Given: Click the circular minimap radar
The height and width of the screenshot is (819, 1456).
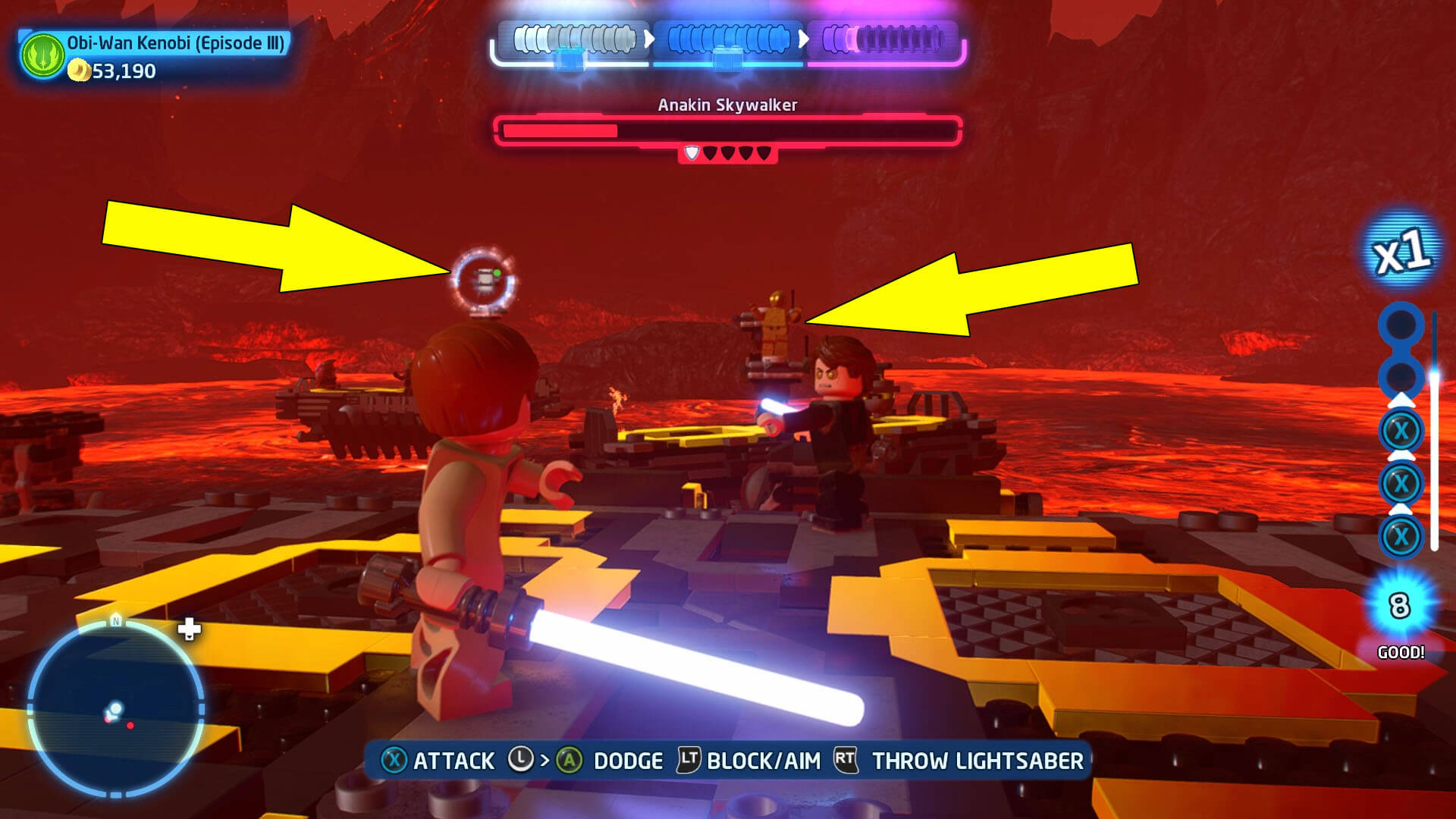Looking at the screenshot, I should [x=115, y=708].
